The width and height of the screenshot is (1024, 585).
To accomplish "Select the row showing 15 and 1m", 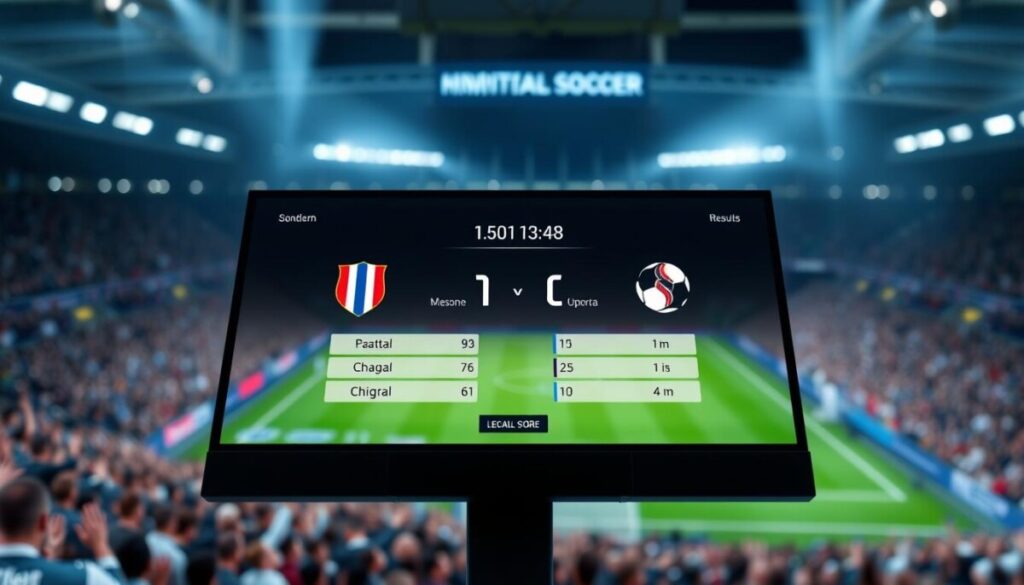I will [x=625, y=344].
